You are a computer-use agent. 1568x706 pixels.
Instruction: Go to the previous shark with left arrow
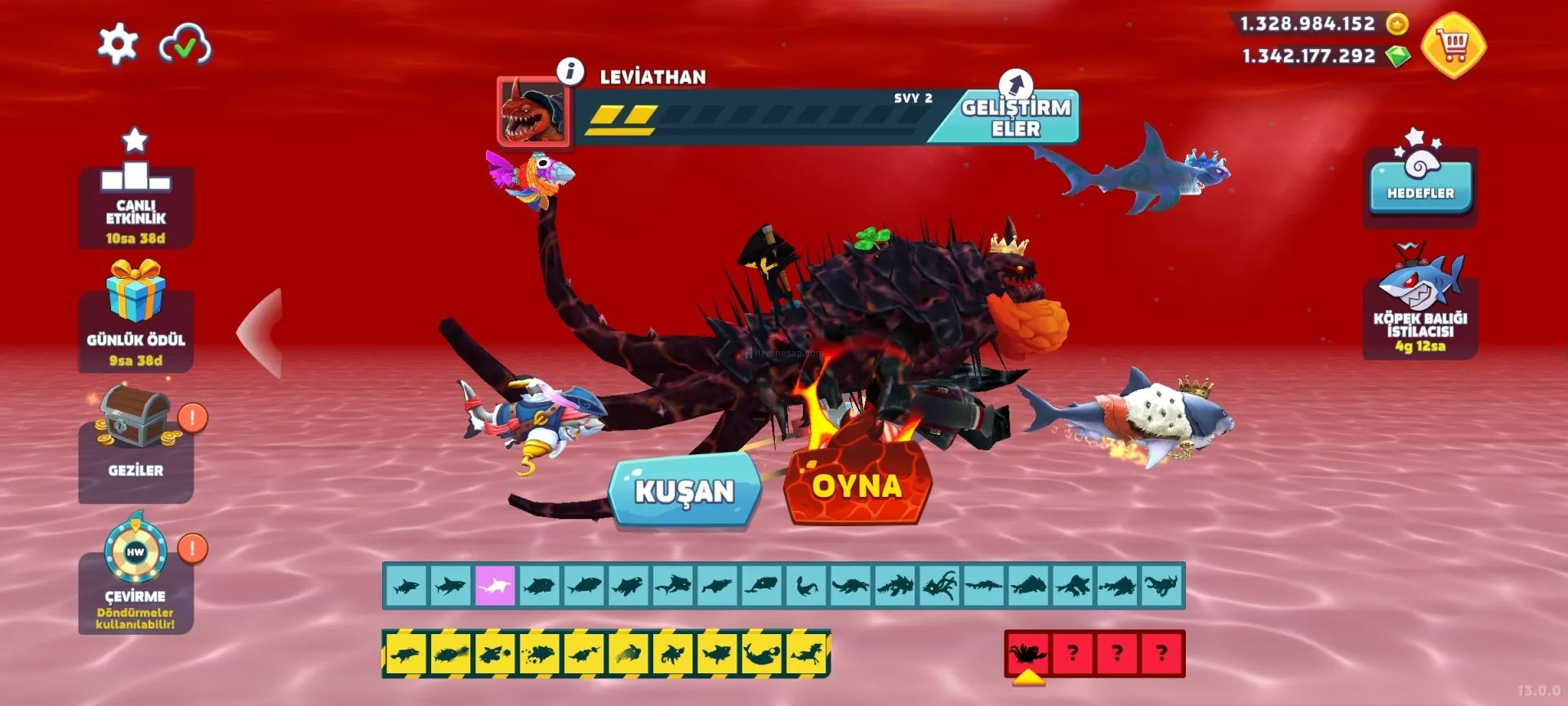(261, 333)
